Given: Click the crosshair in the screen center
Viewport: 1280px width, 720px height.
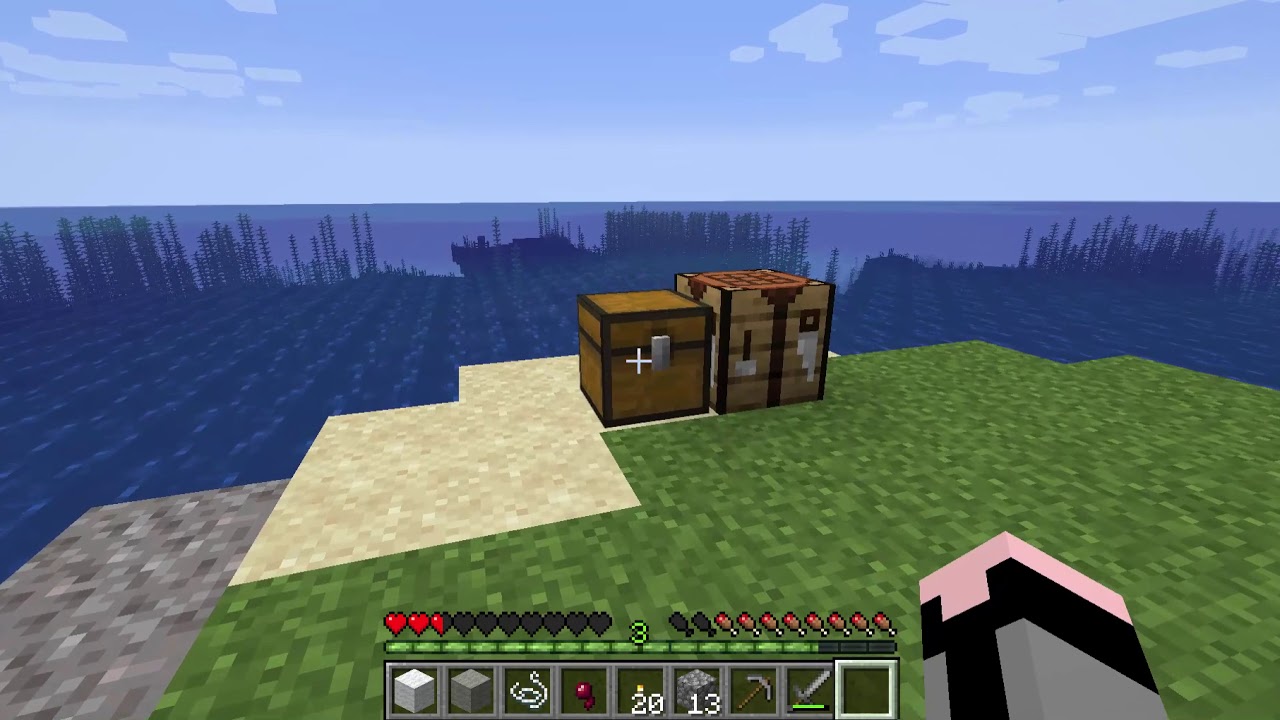Looking at the screenshot, I should [x=640, y=360].
